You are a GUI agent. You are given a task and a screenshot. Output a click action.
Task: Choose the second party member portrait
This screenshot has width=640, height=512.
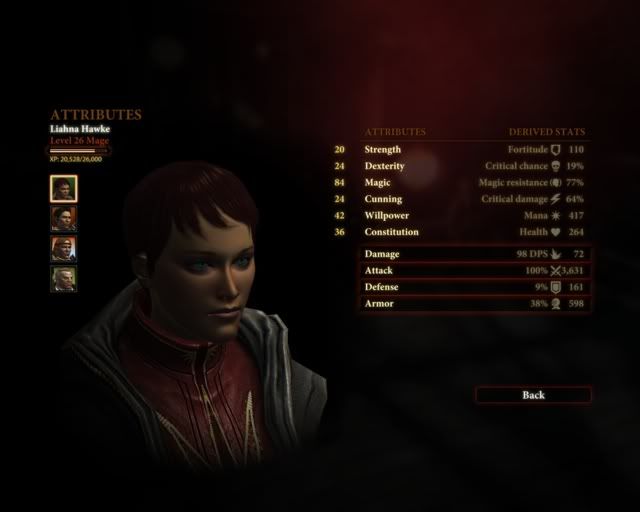[x=64, y=218]
